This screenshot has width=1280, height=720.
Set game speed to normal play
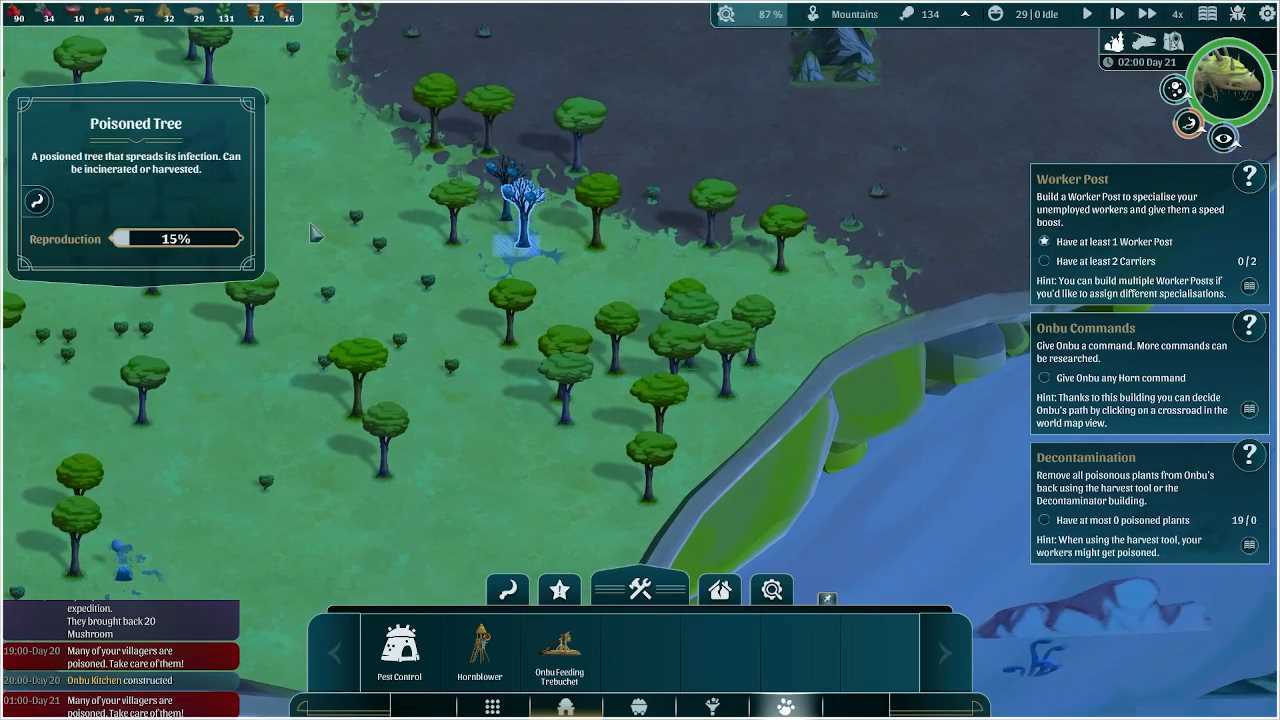coord(1087,14)
